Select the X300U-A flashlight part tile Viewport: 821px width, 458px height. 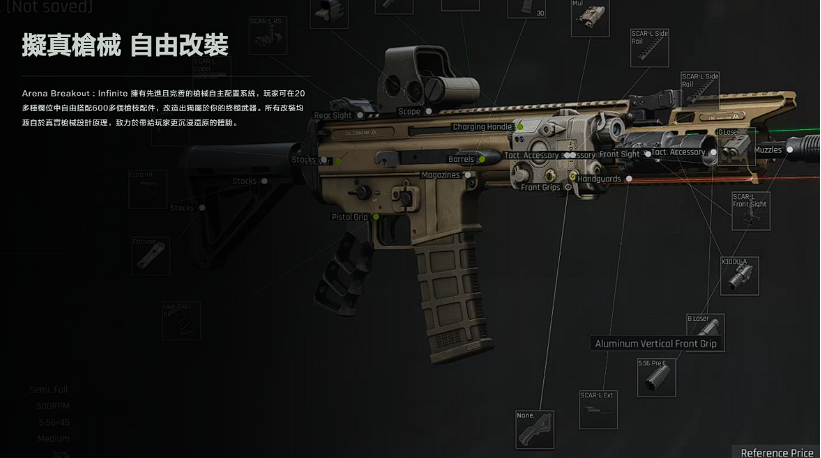click(740, 276)
